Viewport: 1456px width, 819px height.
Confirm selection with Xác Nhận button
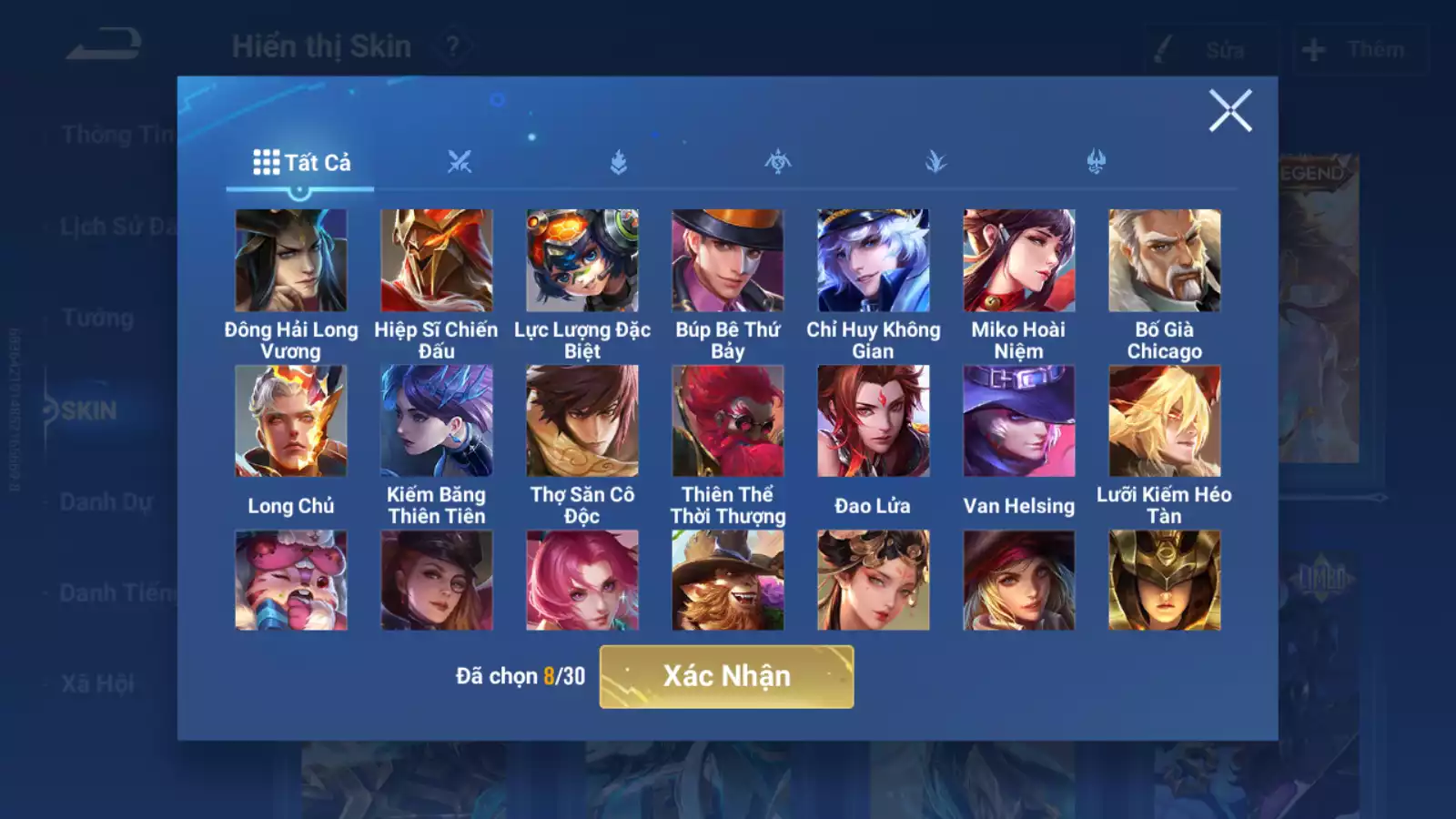tap(726, 676)
